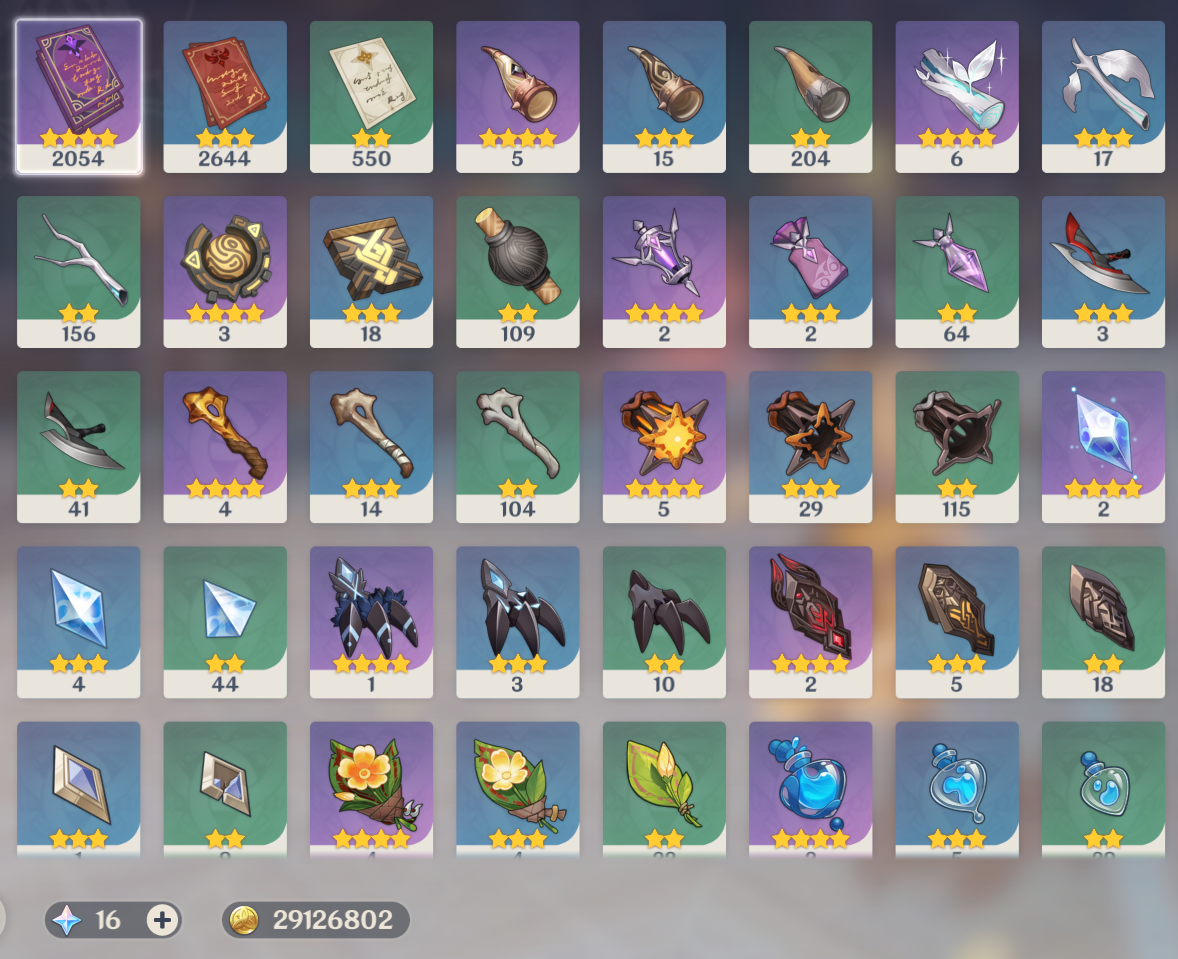This screenshot has height=959, width=1178.
Task: Select the four-star dark claws with blue spikes
Action: pyautogui.click(x=371, y=619)
